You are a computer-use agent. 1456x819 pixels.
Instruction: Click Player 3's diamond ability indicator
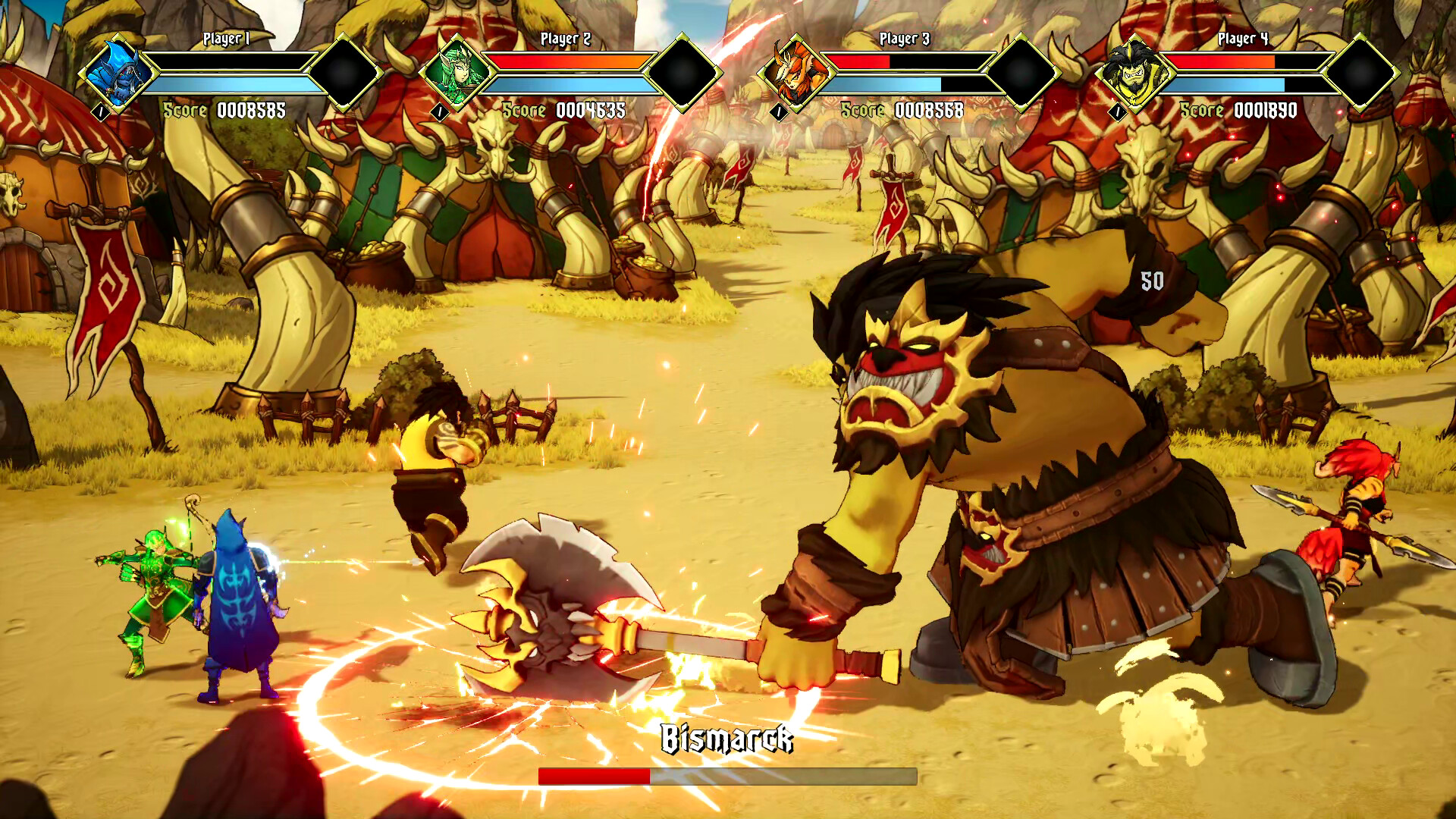[x=1020, y=72]
